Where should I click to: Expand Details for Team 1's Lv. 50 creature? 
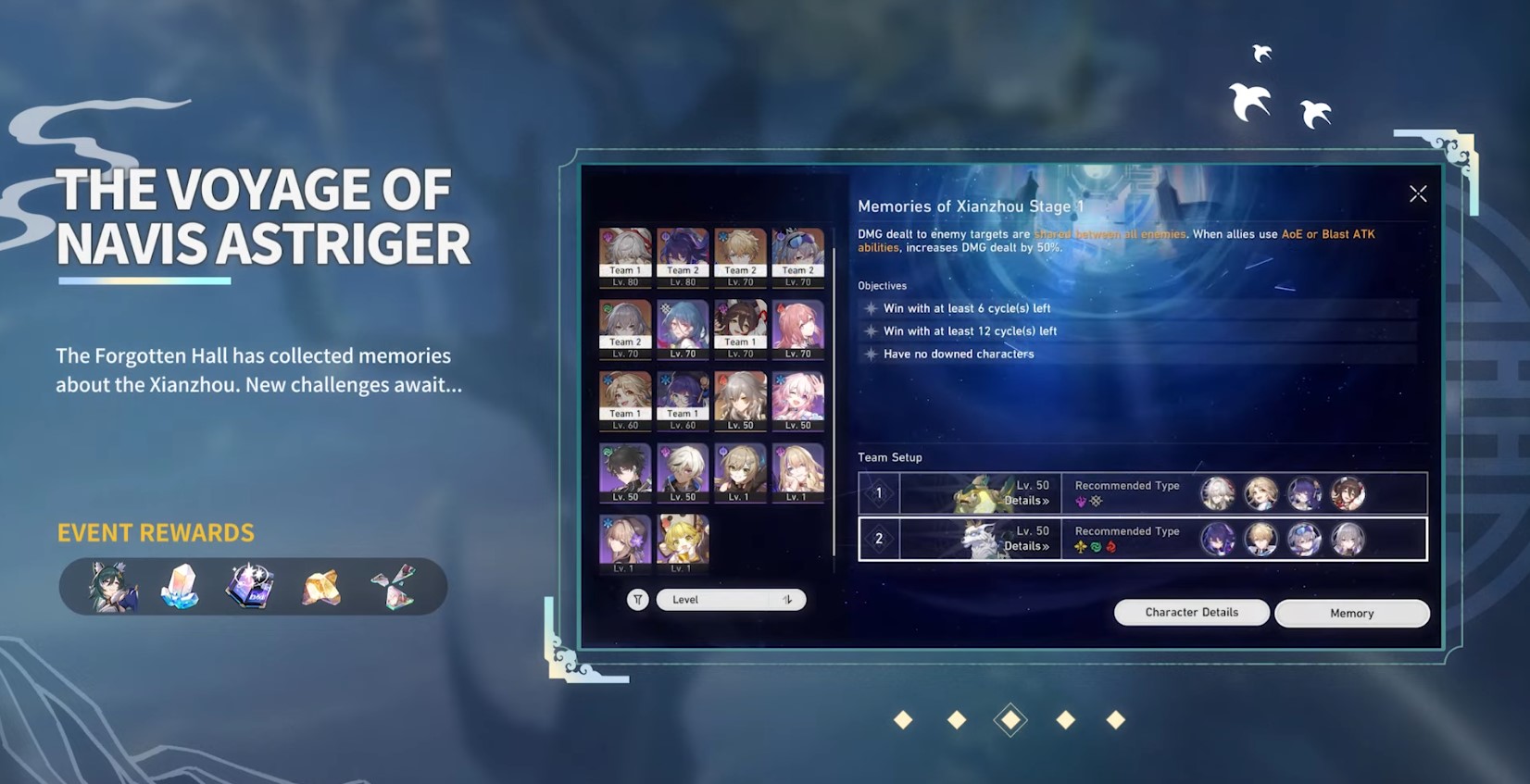pos(1025,500)
